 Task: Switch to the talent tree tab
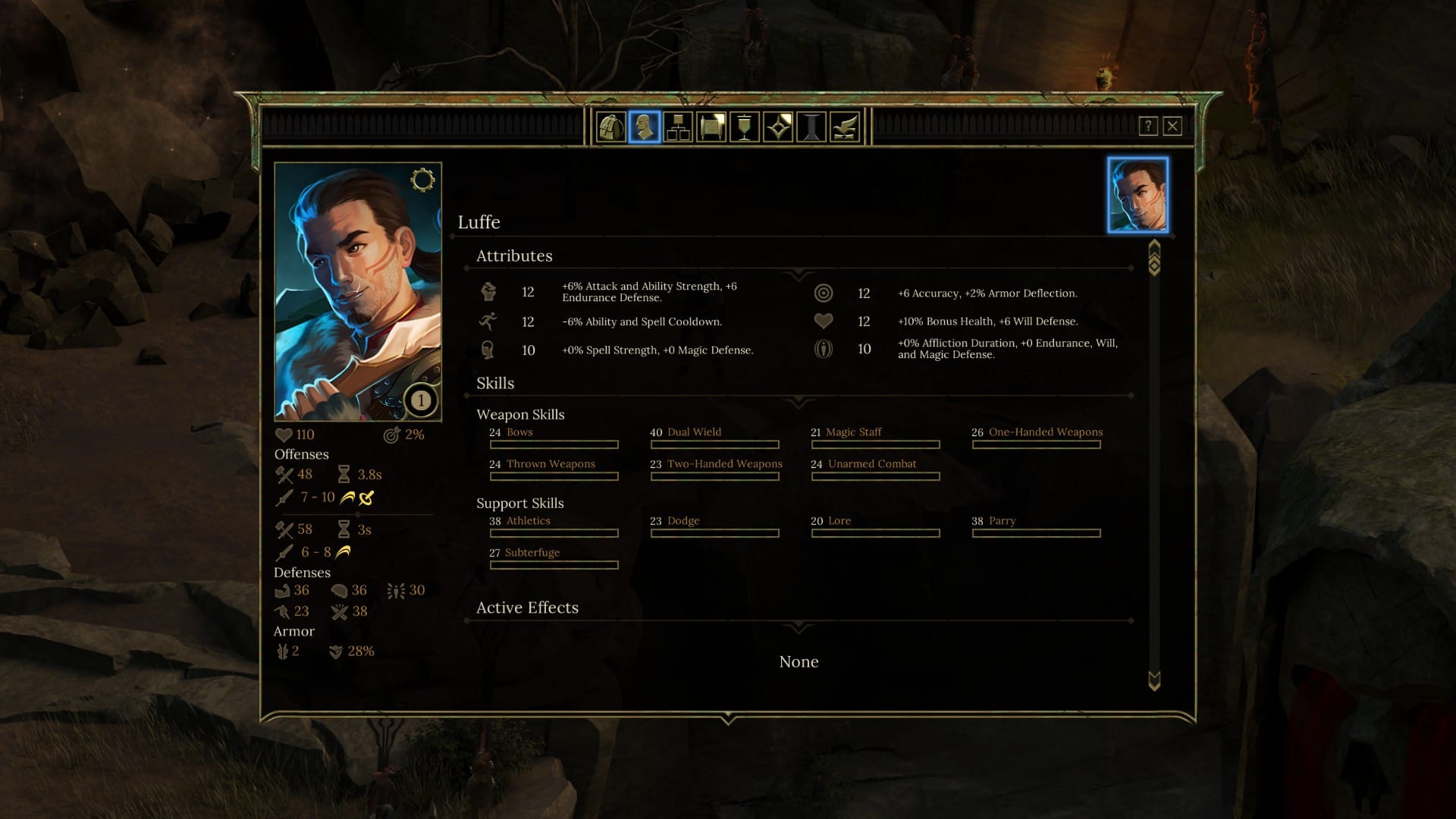pos(677,127)
